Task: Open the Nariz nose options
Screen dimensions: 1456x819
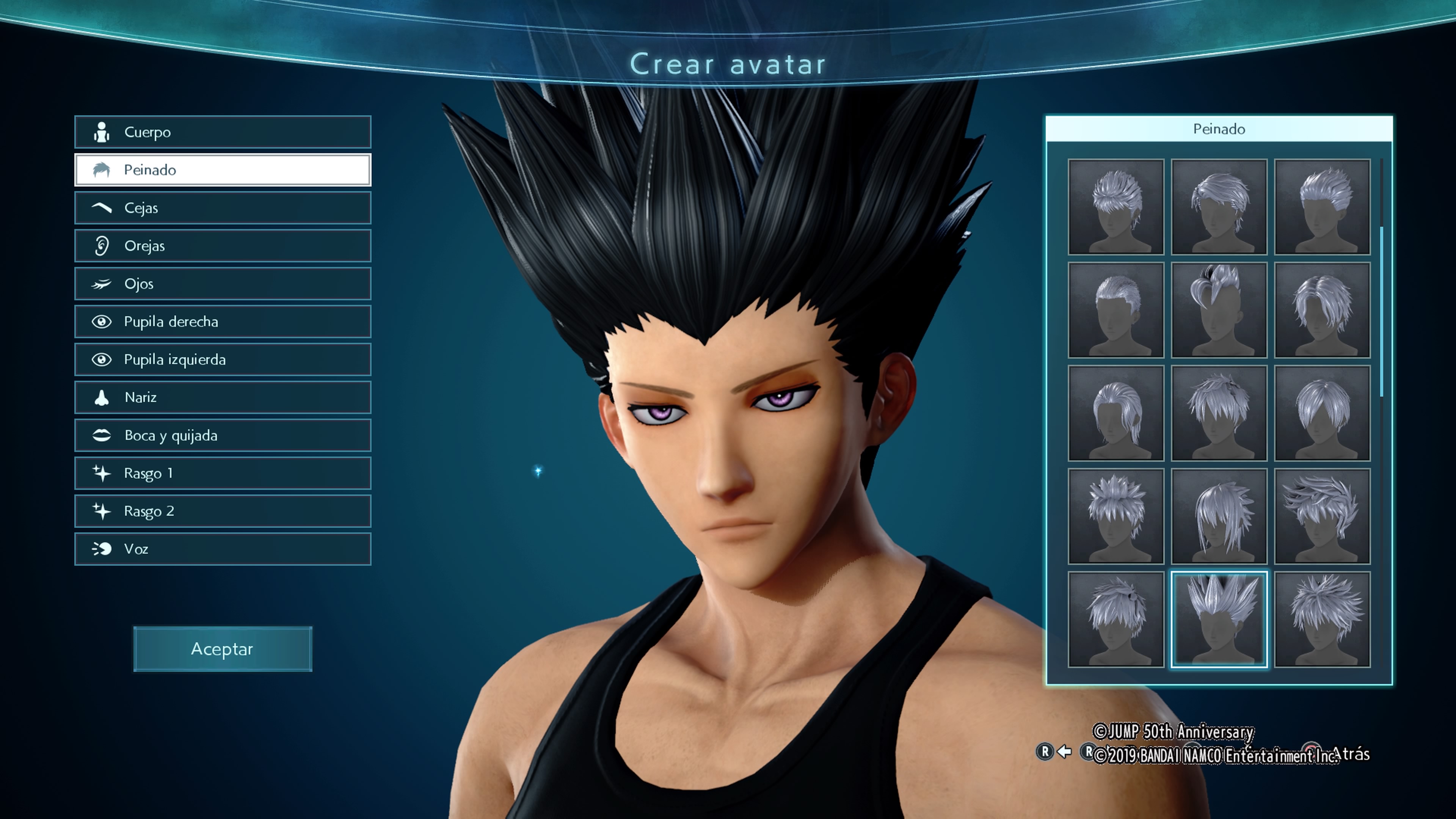Action: point(223,397)
